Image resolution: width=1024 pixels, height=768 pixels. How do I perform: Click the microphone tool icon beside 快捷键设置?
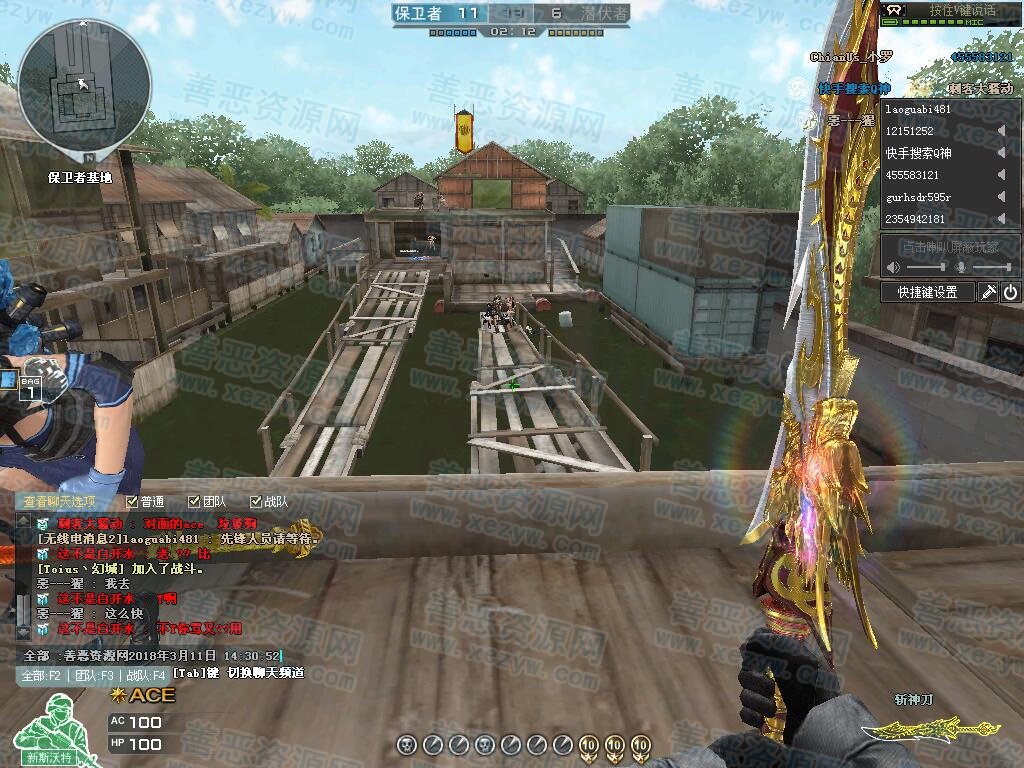tap(988, 292)
